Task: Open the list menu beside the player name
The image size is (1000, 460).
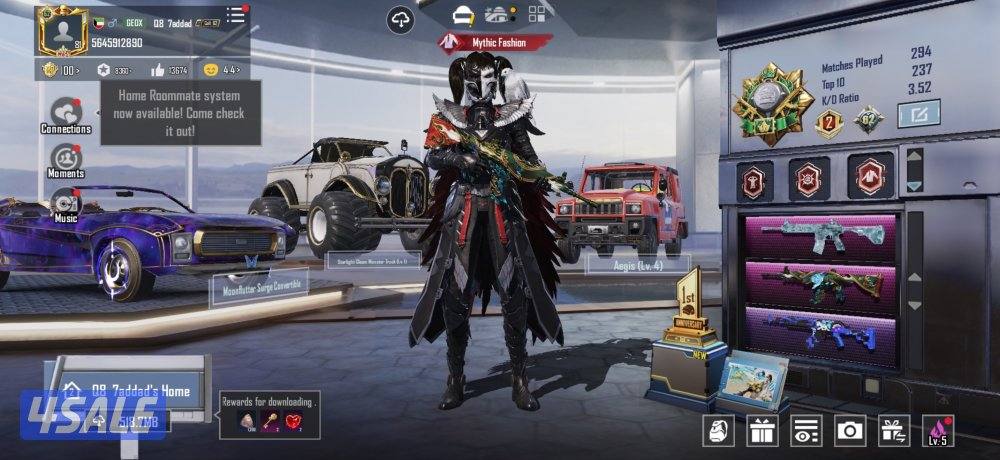Action: [x=236, y=15]
